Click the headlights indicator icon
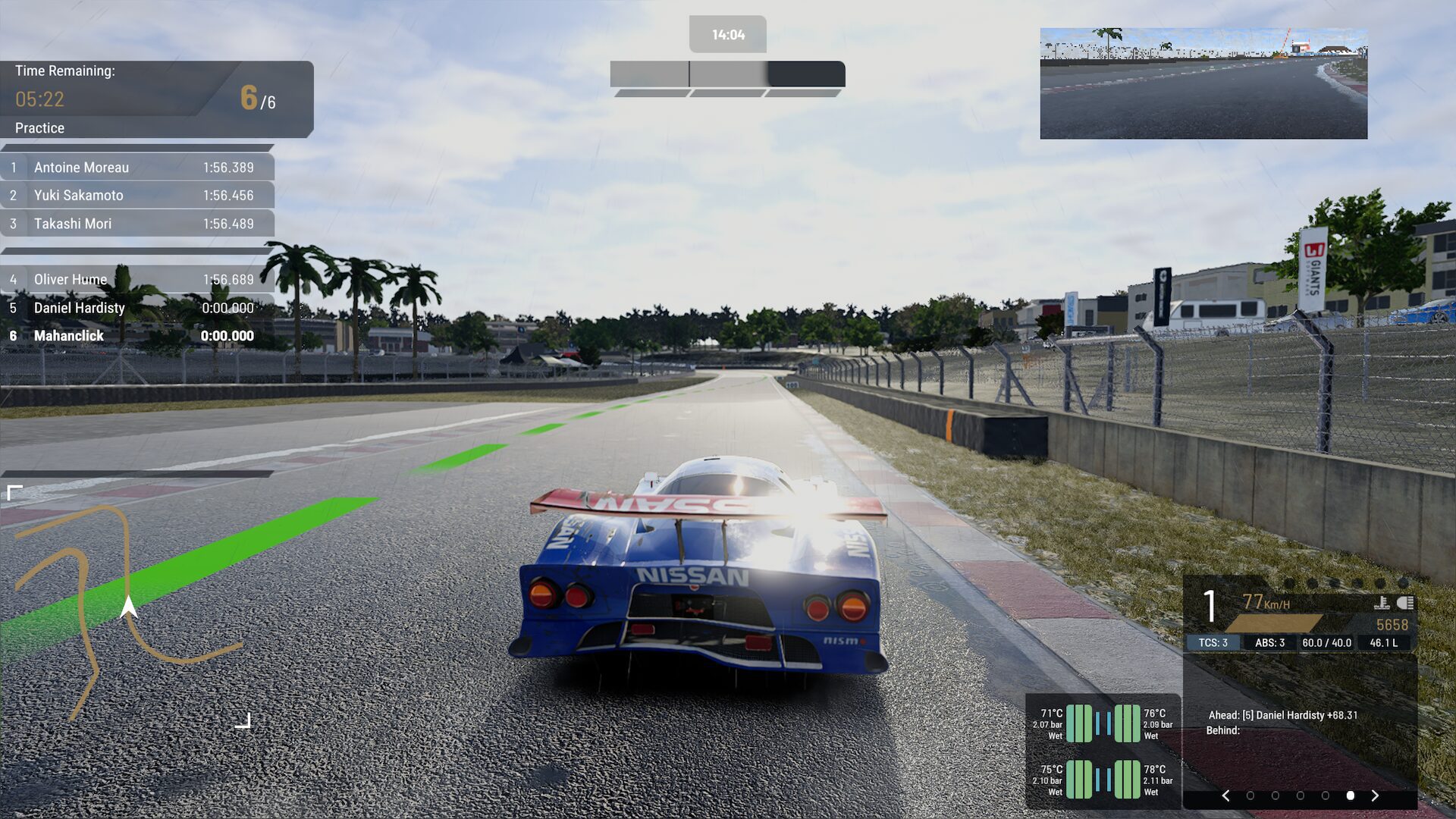Image resolution: width=1456 pixels, height=819 pixels. [1405, 602]
